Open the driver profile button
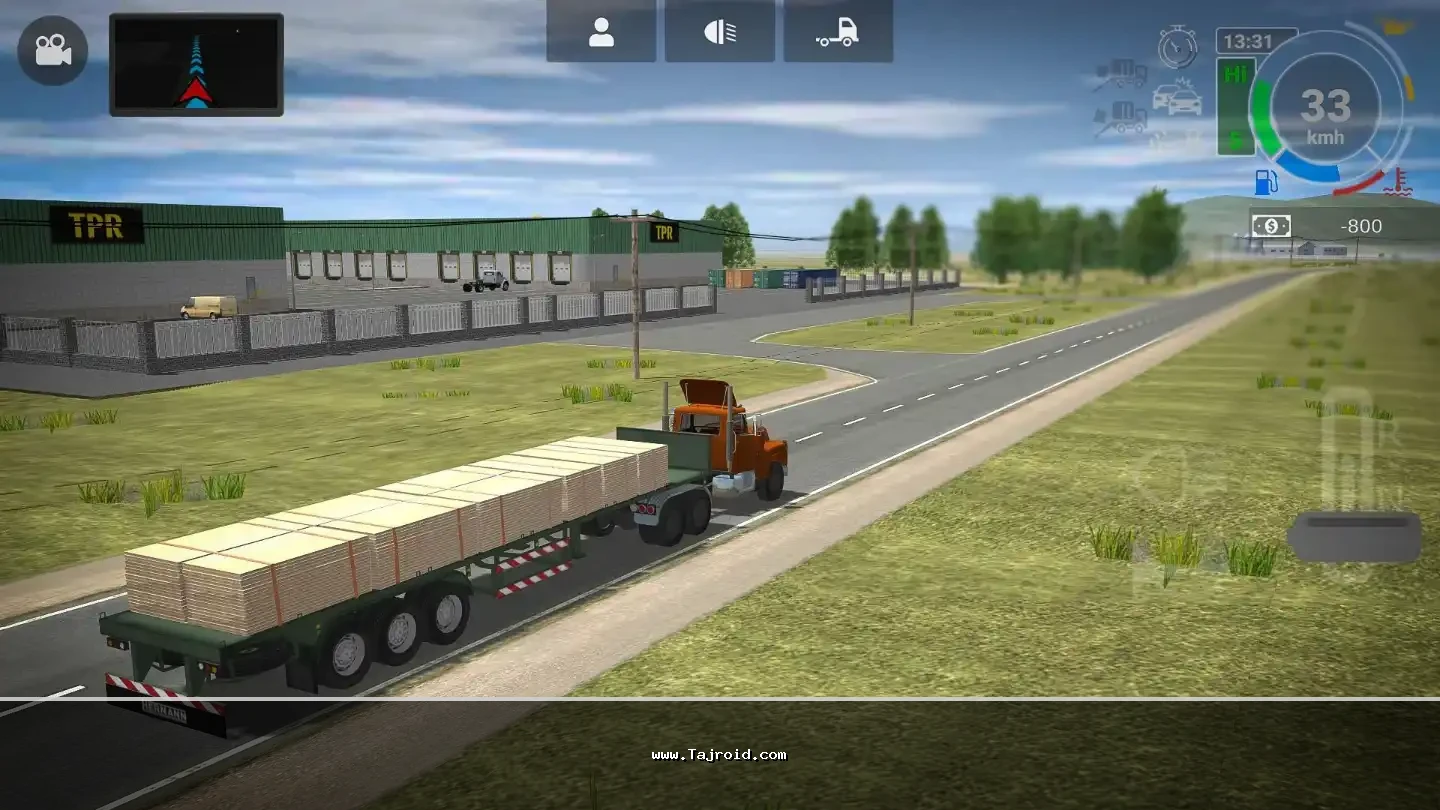Image resolution: width=1440 pixels, height=810 pixels. tap(601, 32)
